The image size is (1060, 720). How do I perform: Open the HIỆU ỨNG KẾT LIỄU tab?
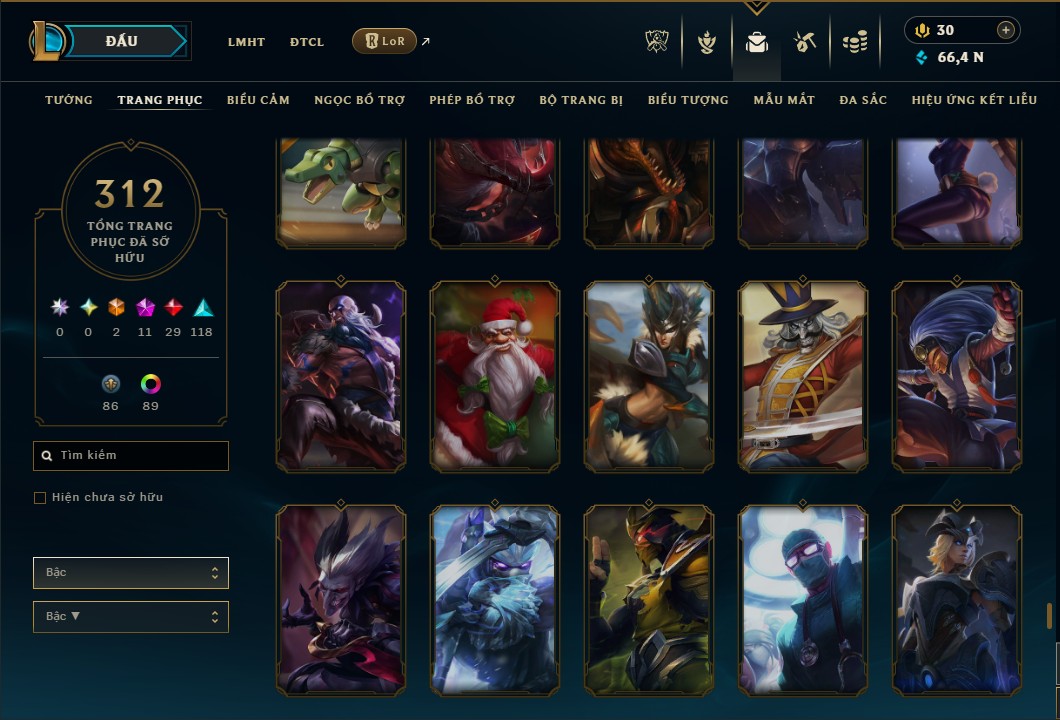pos(974,100)
